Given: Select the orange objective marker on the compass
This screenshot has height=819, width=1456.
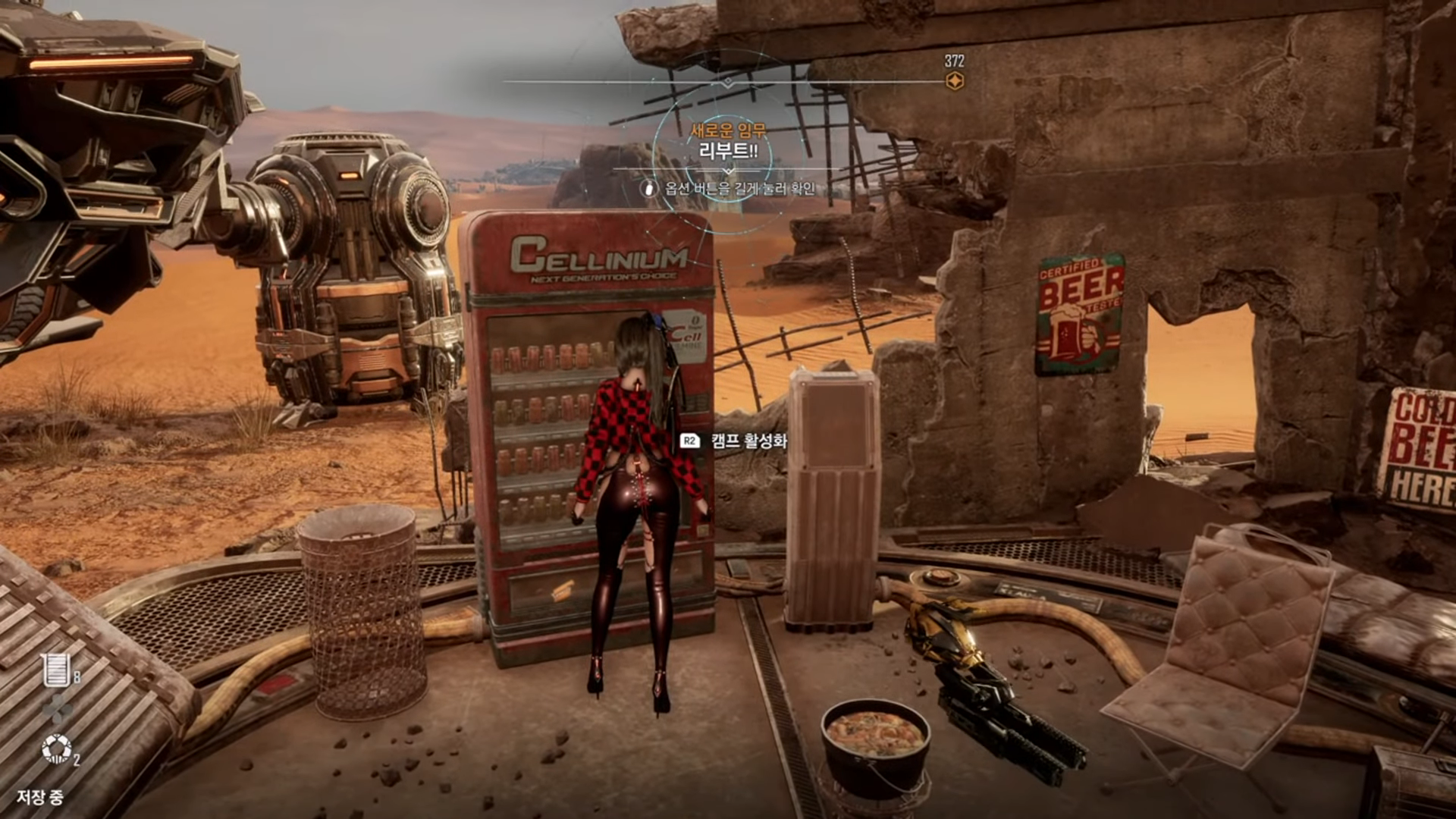Looking at the screenshot, I should (955, 81).
